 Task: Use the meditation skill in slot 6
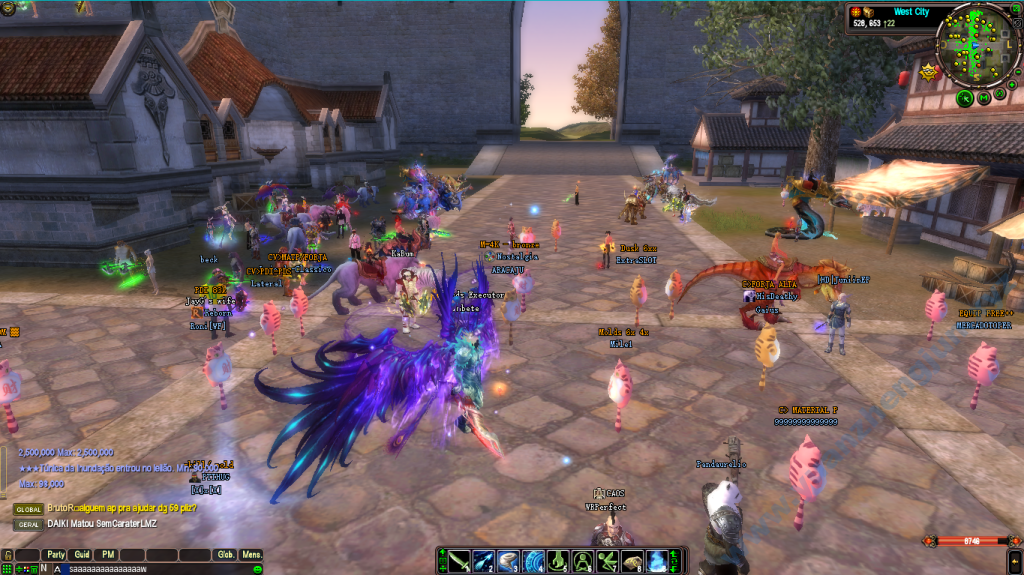click(x=583, y=561)
